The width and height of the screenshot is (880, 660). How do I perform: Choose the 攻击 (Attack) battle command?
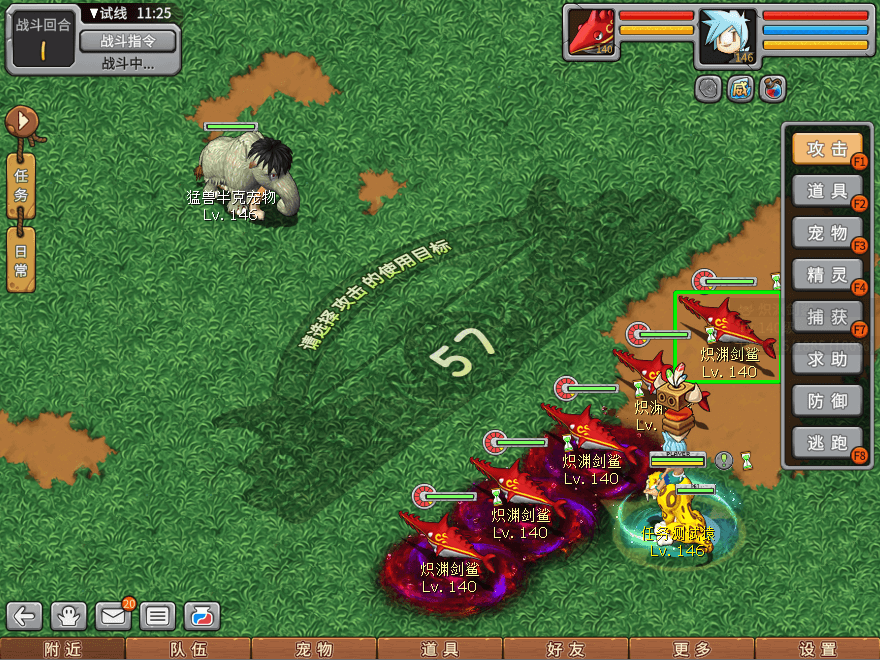click(827, 149)
